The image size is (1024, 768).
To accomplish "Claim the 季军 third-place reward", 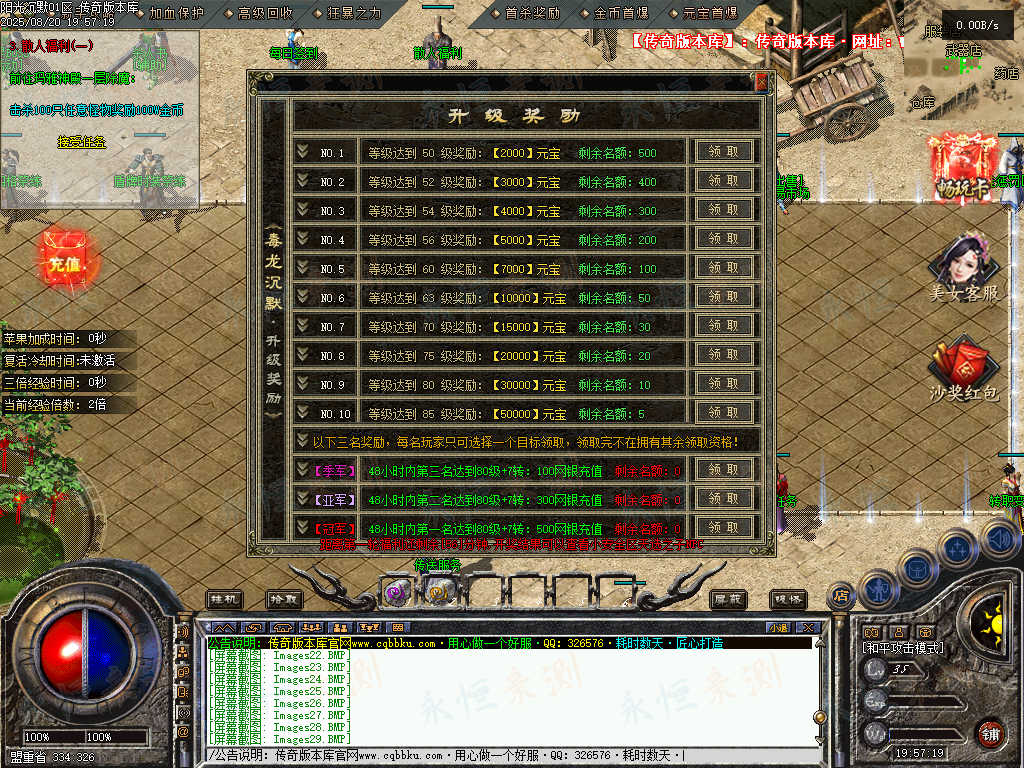I will click(x=724, y=470).
